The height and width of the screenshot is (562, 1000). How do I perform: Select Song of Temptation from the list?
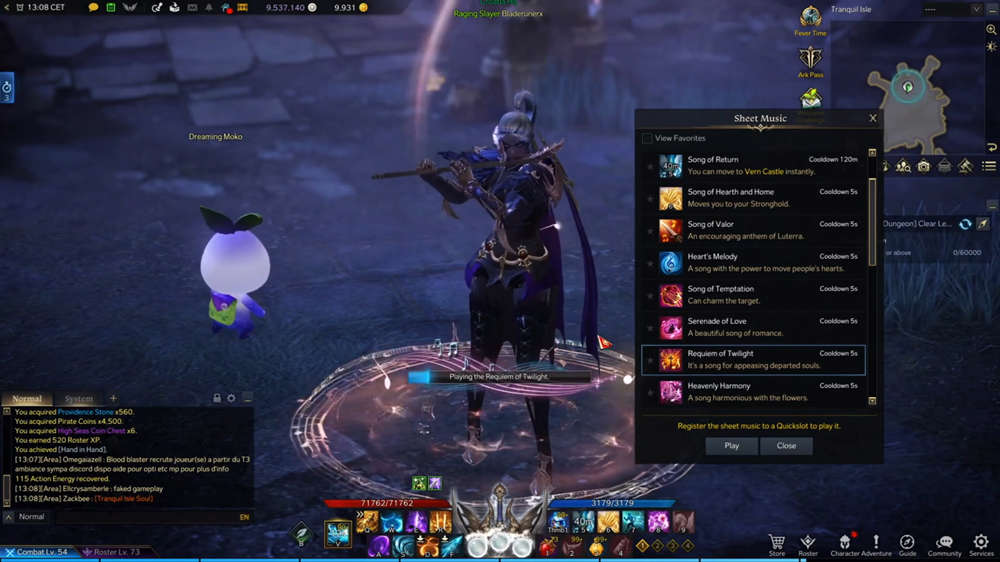click(760, 295)
